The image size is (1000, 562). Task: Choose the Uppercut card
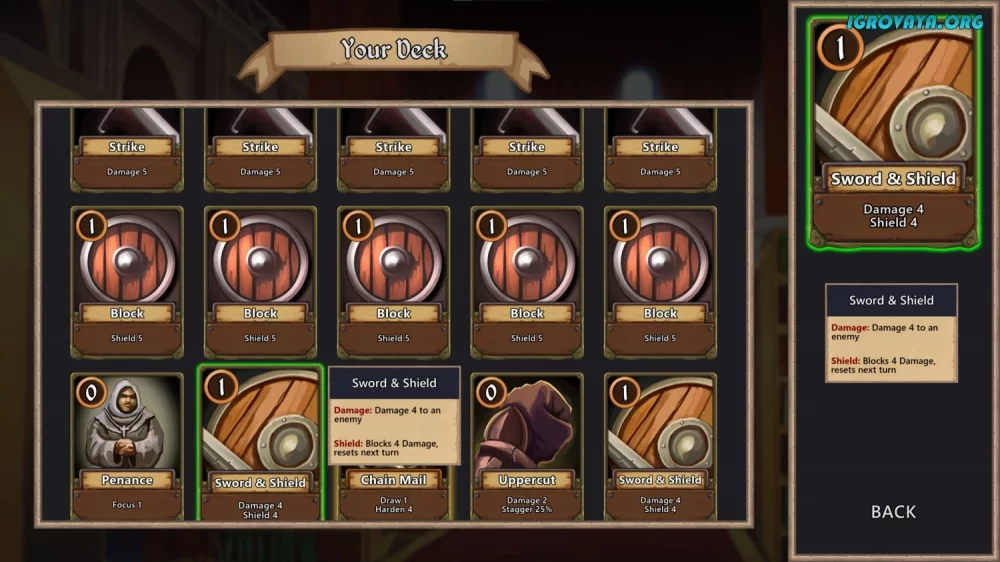tap(526, 445)
